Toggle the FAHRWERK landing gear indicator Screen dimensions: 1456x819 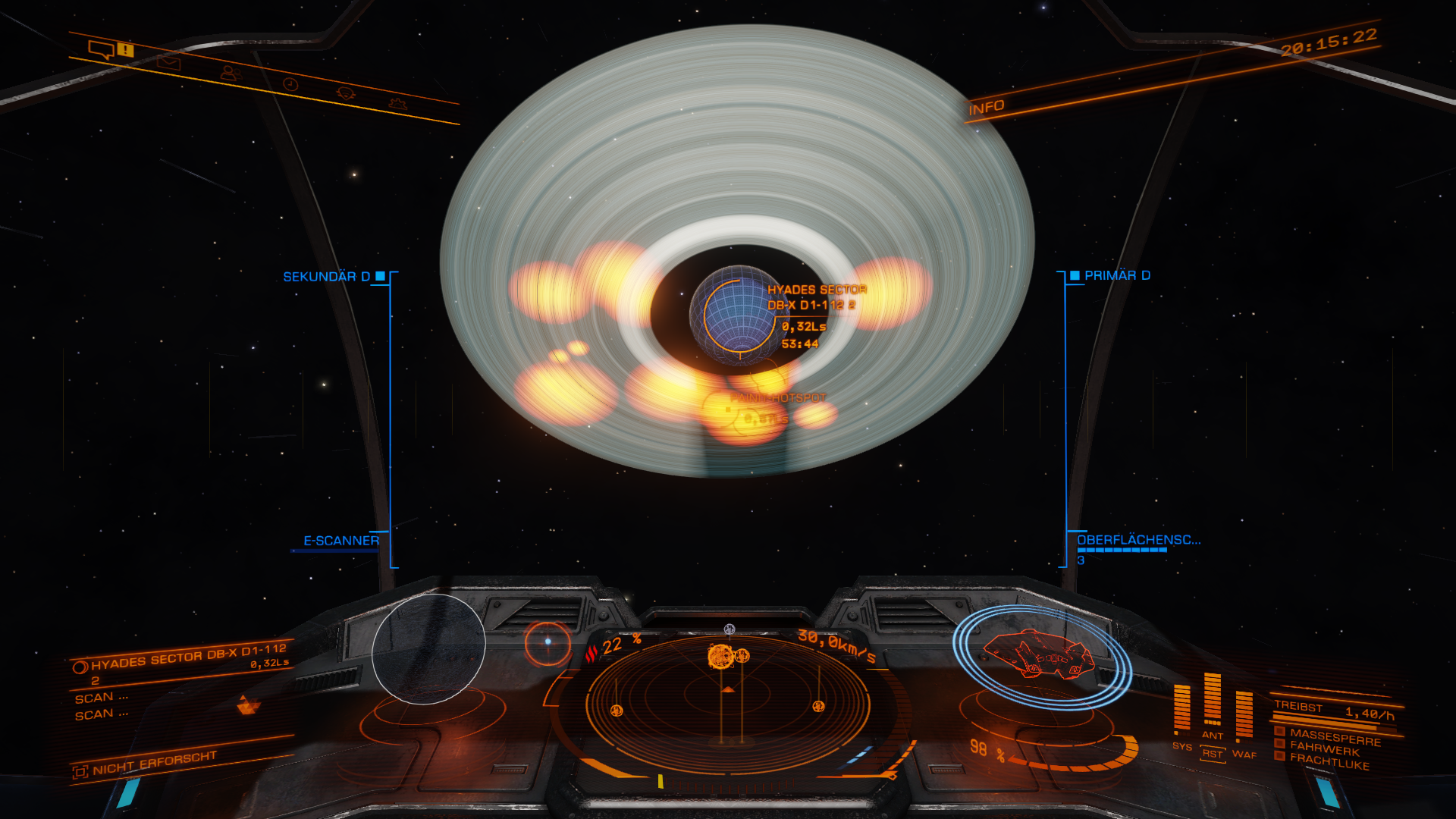point(1323,748)
